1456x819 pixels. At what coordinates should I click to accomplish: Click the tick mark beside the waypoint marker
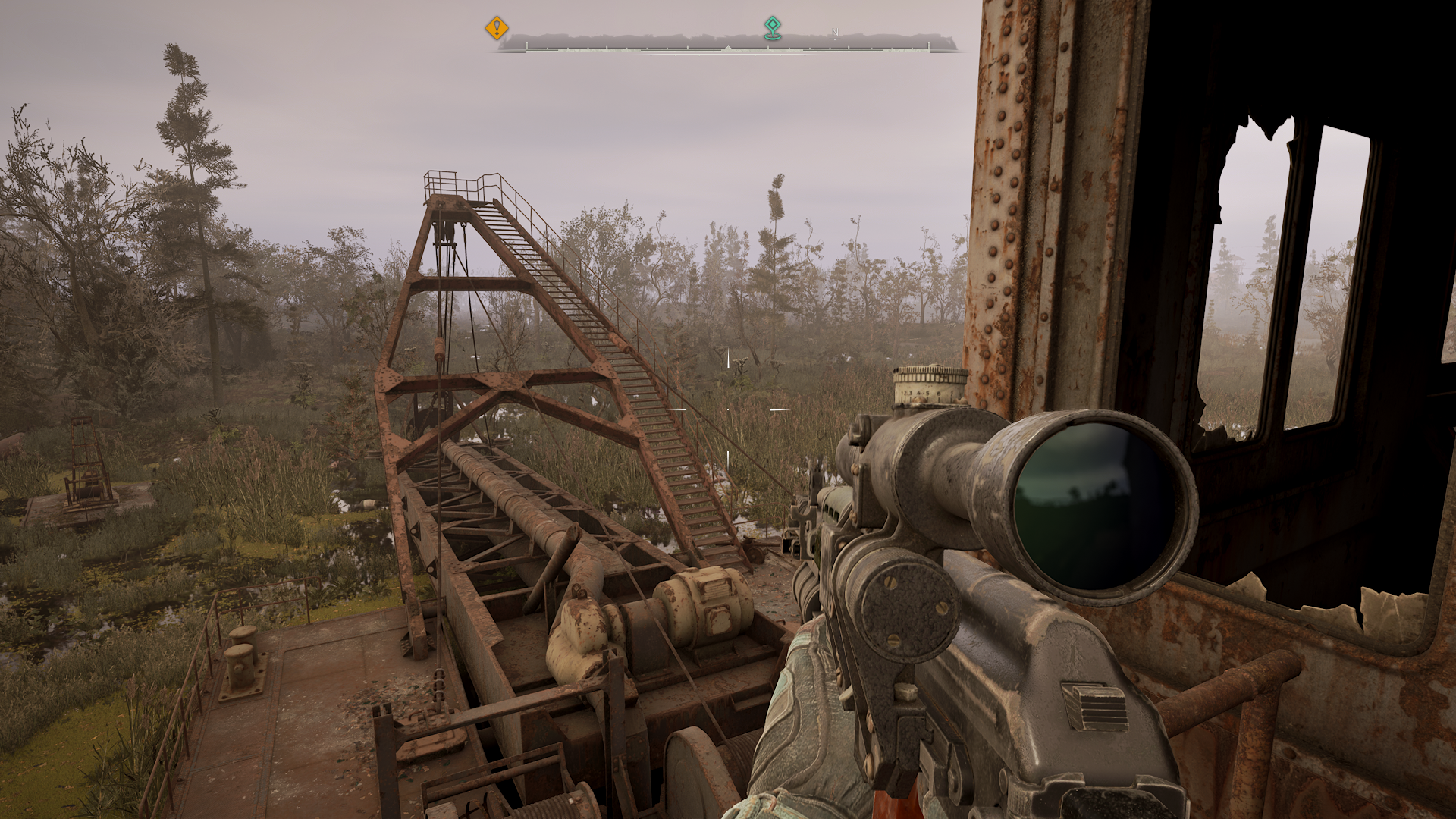click(x=767, y=47)
